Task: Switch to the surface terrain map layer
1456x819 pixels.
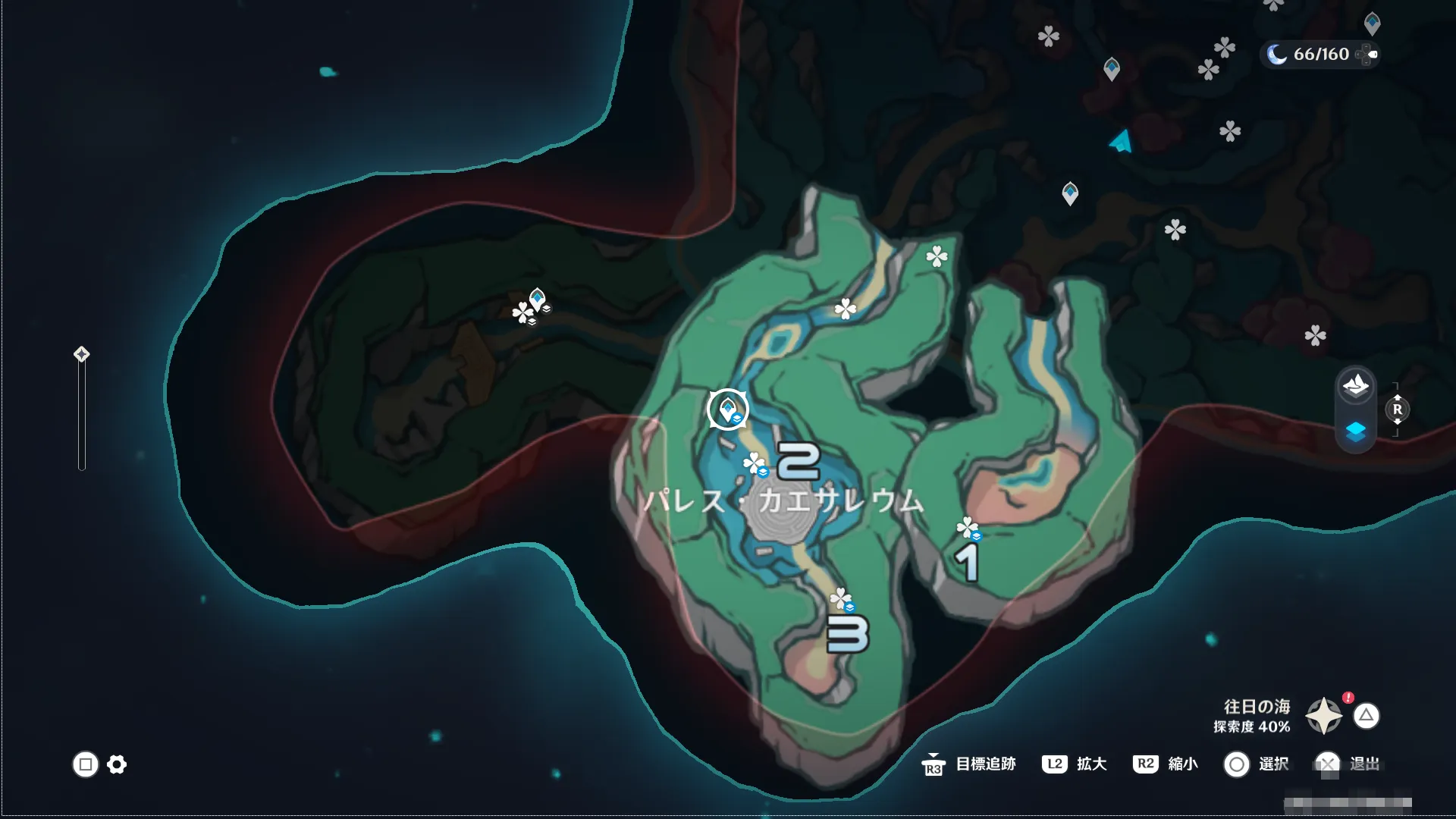Action: click(x=1355, y=387)
